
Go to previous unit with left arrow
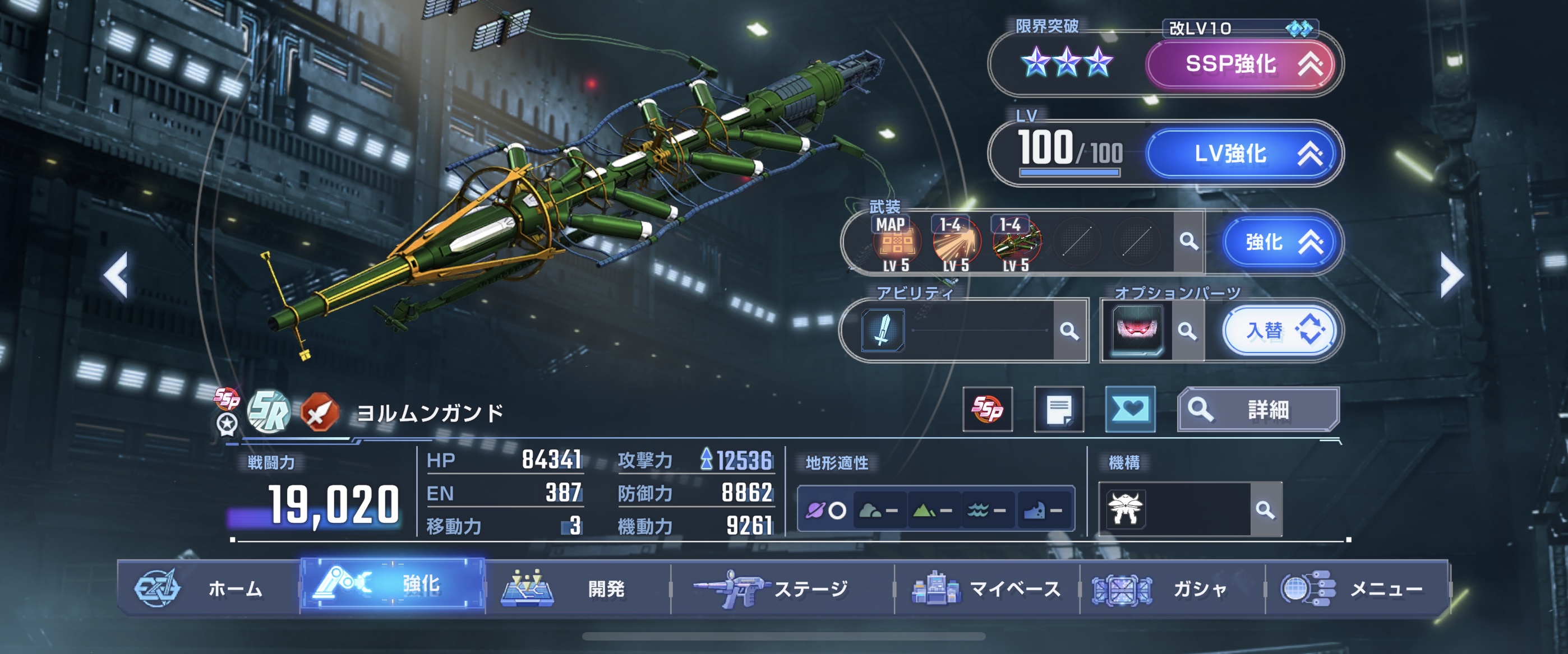point(116,275)
